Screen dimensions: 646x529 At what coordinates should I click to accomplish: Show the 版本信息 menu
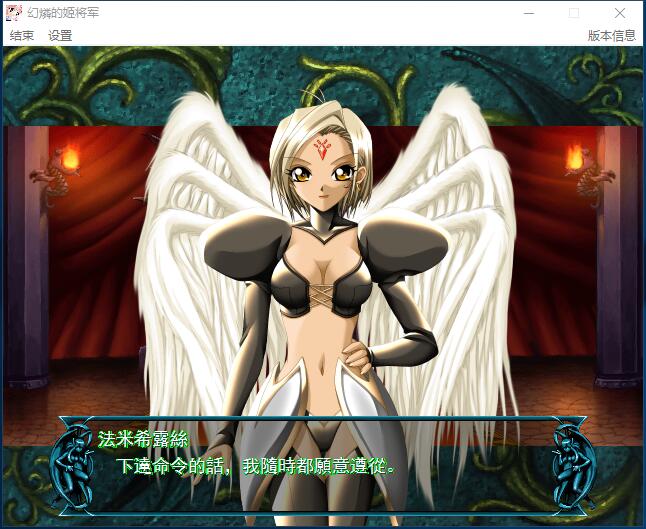[x=611, y=35]
